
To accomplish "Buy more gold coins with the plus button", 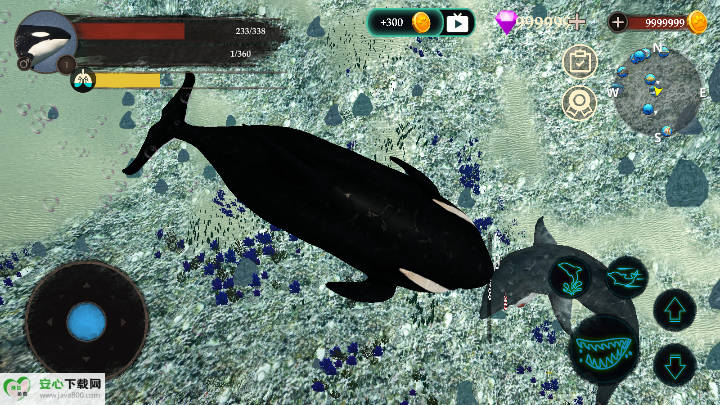I will pos(618,22).
